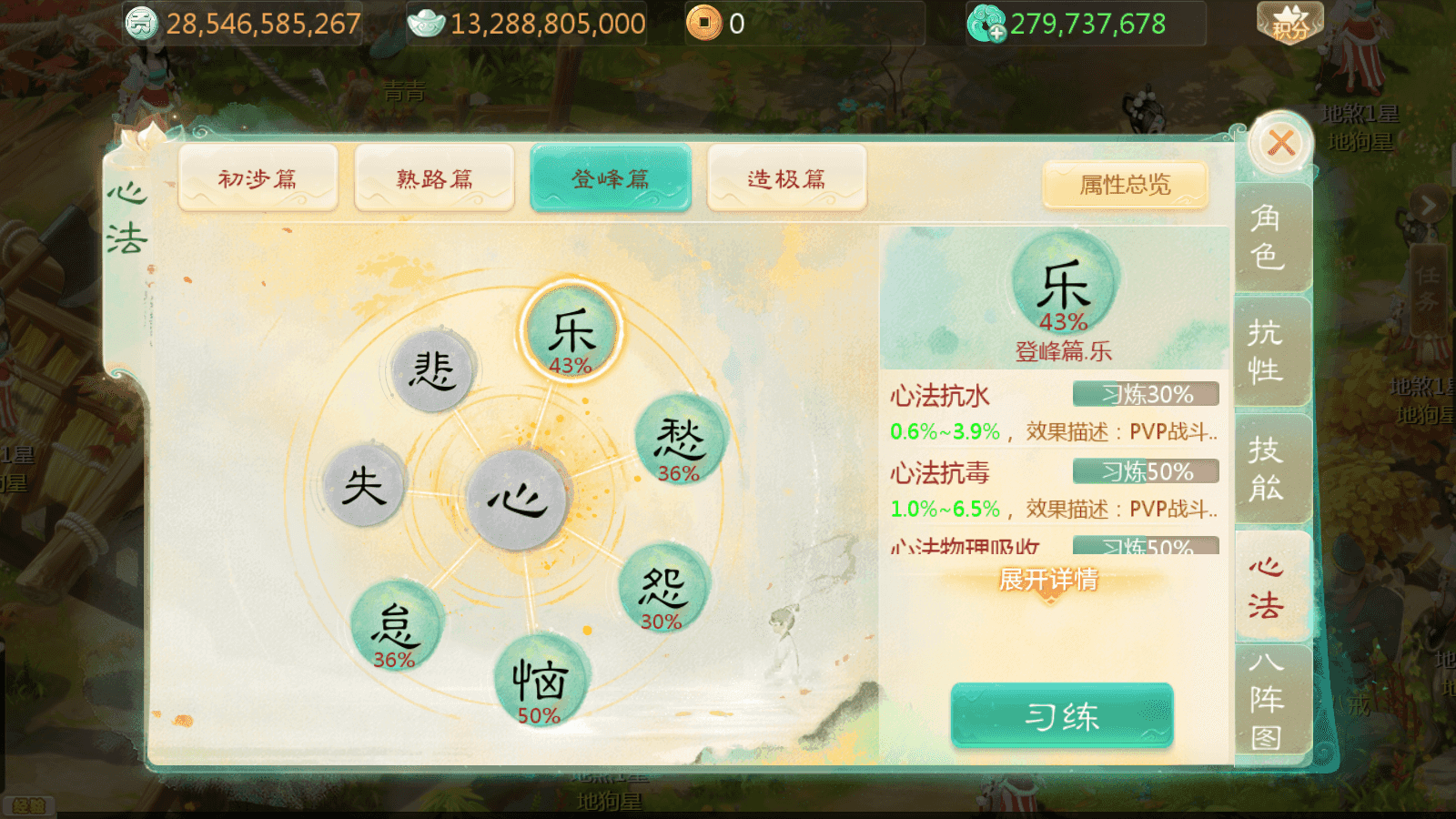Screen dimensions: 1456x819
Task: Open the 积分 star panel
Action: tap(1288, 20)
